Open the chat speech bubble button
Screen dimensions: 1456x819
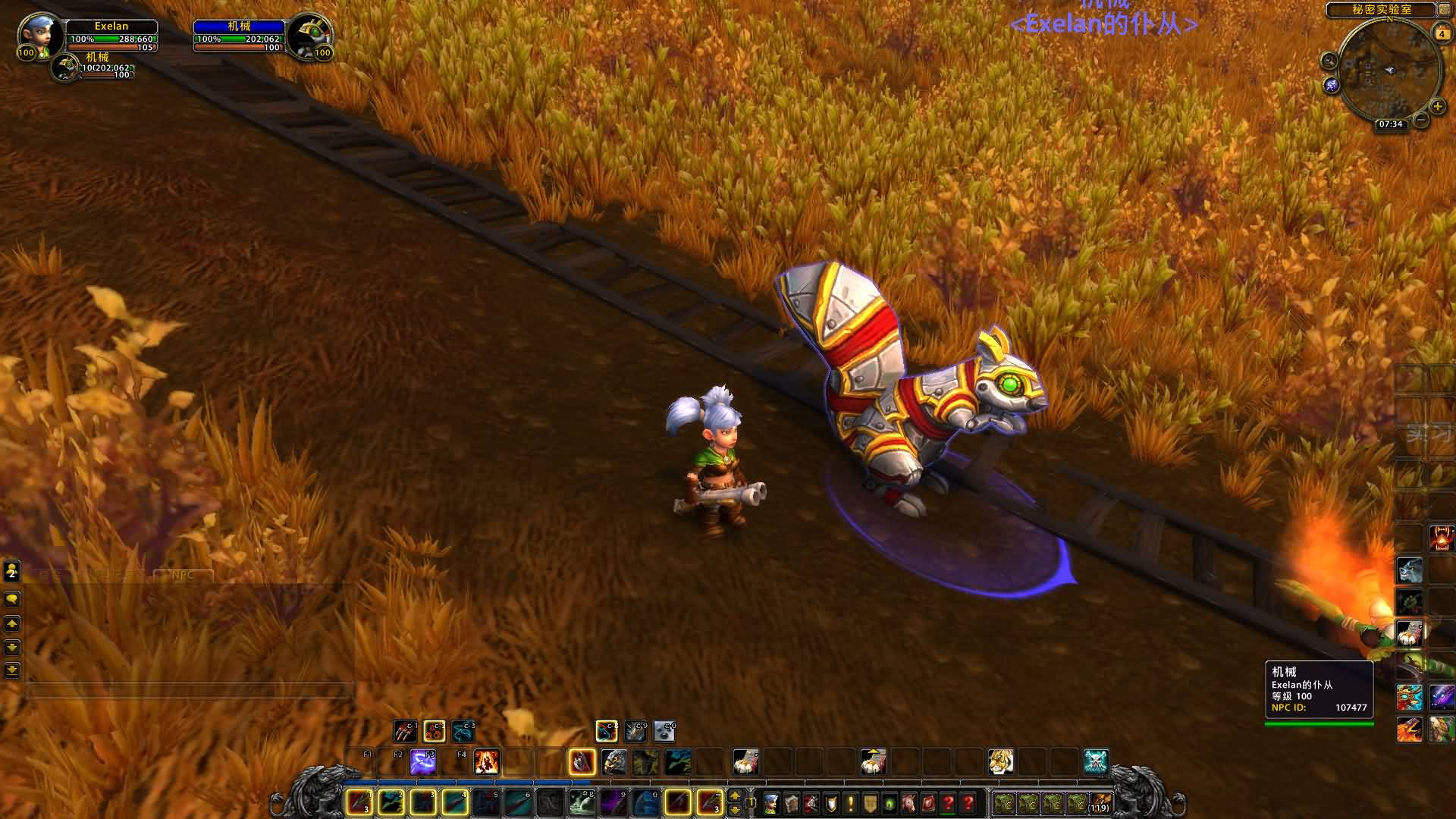tap(12, 599)
